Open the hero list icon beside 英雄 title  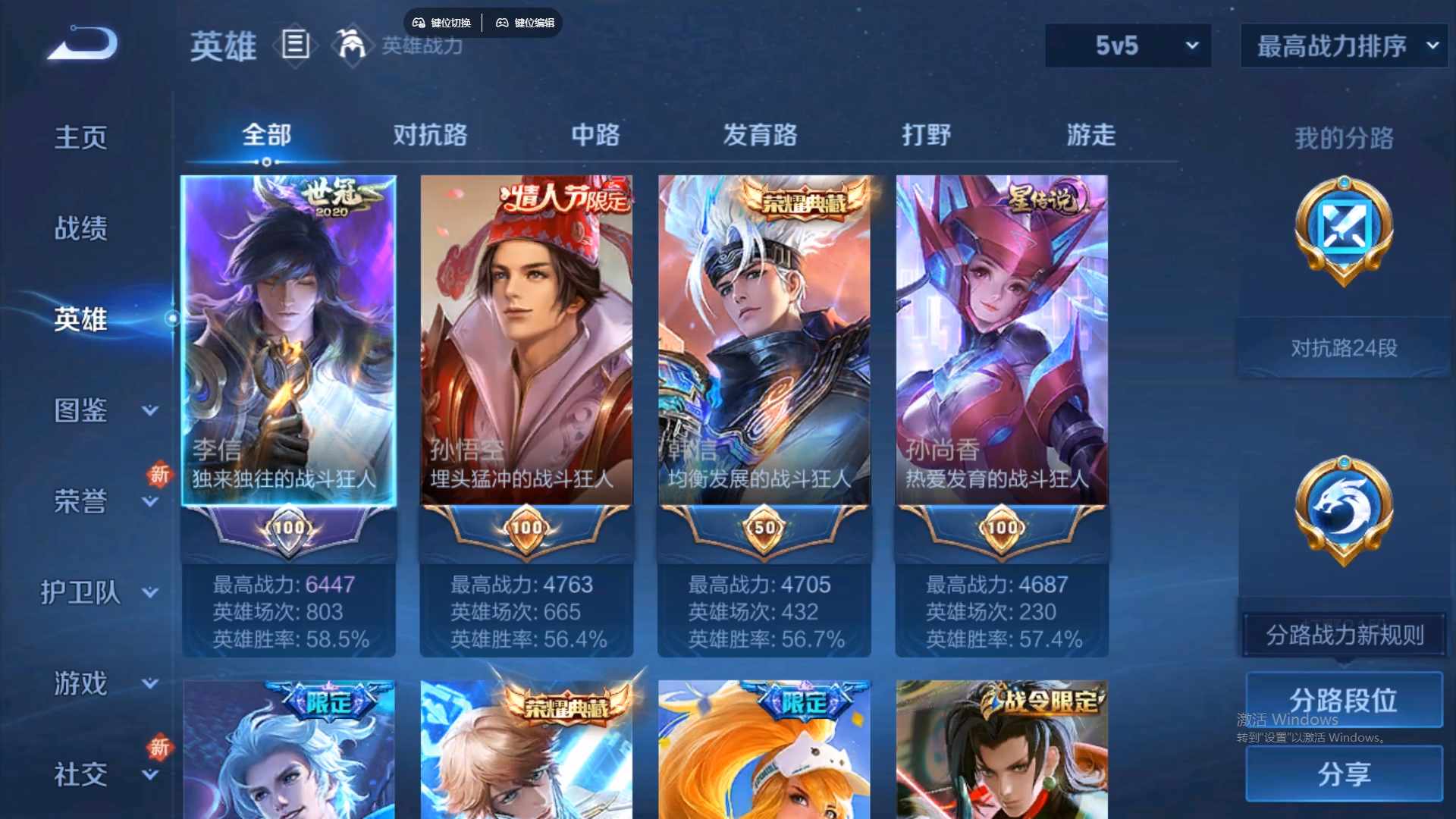tap(295, 45)
